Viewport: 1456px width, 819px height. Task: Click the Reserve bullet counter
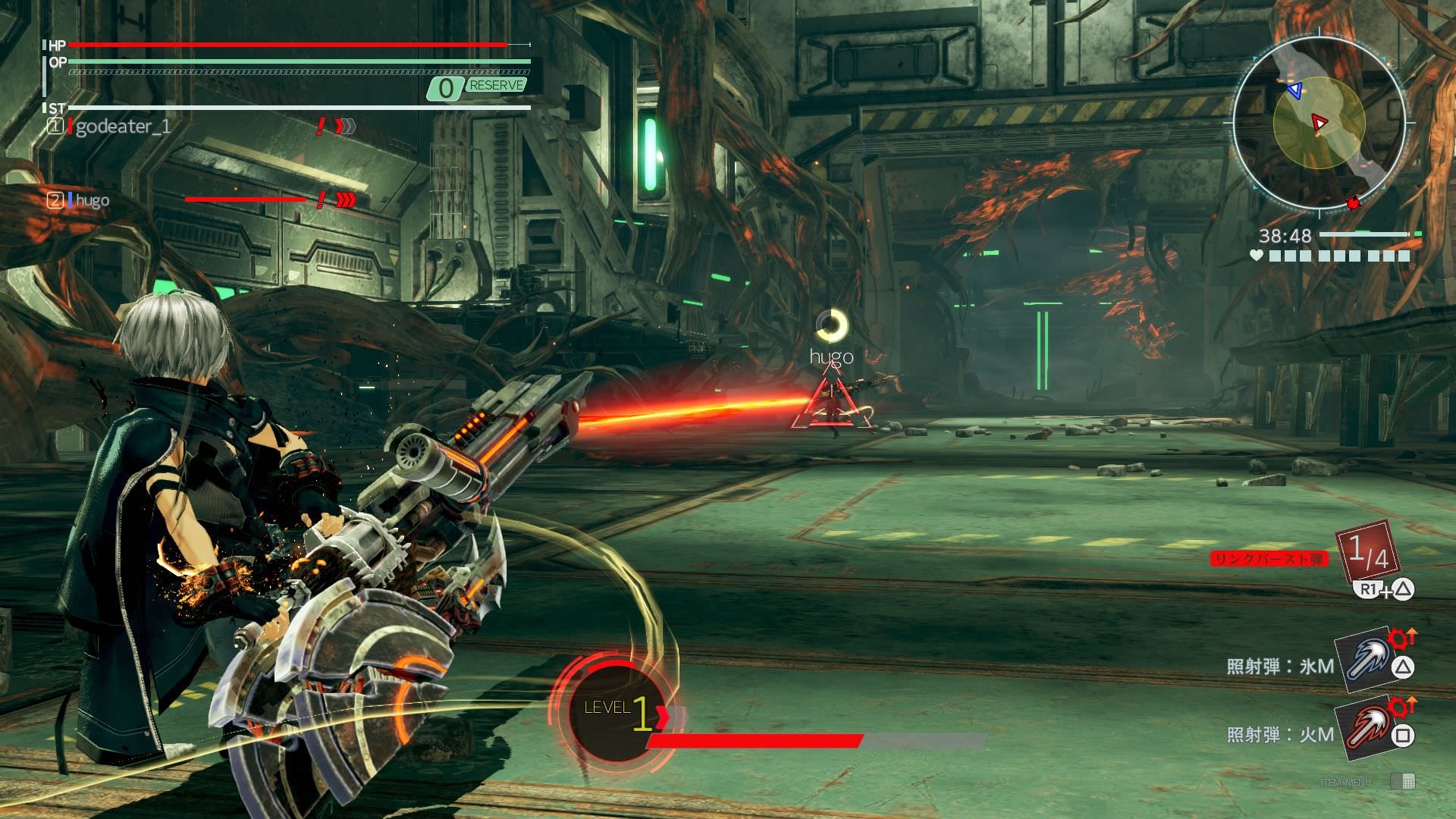[478, 87]
